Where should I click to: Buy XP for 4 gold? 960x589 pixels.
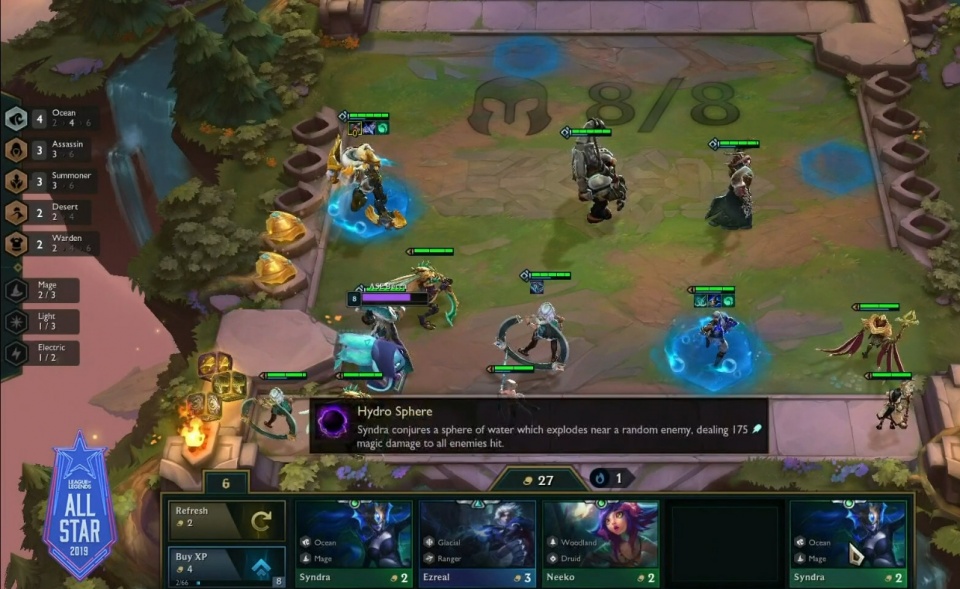pos(227,566)
